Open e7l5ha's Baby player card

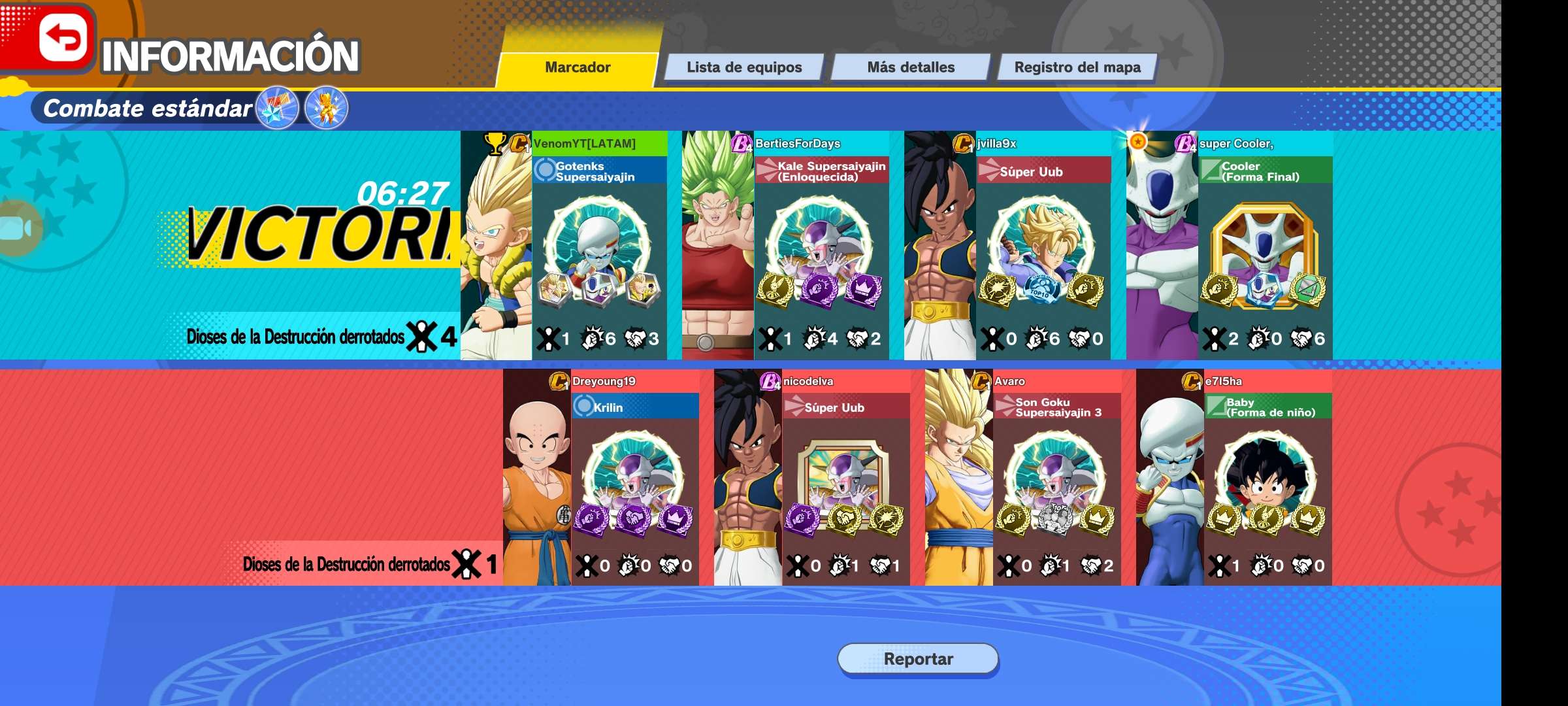(1234, 478)
